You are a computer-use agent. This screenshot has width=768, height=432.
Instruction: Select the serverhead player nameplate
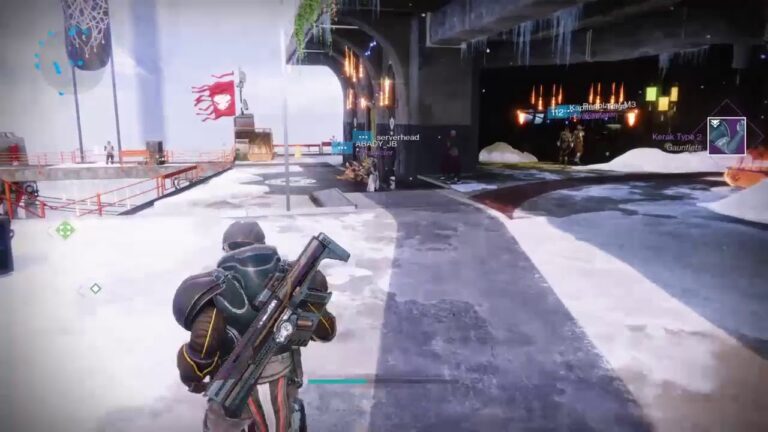pos(397,137)
